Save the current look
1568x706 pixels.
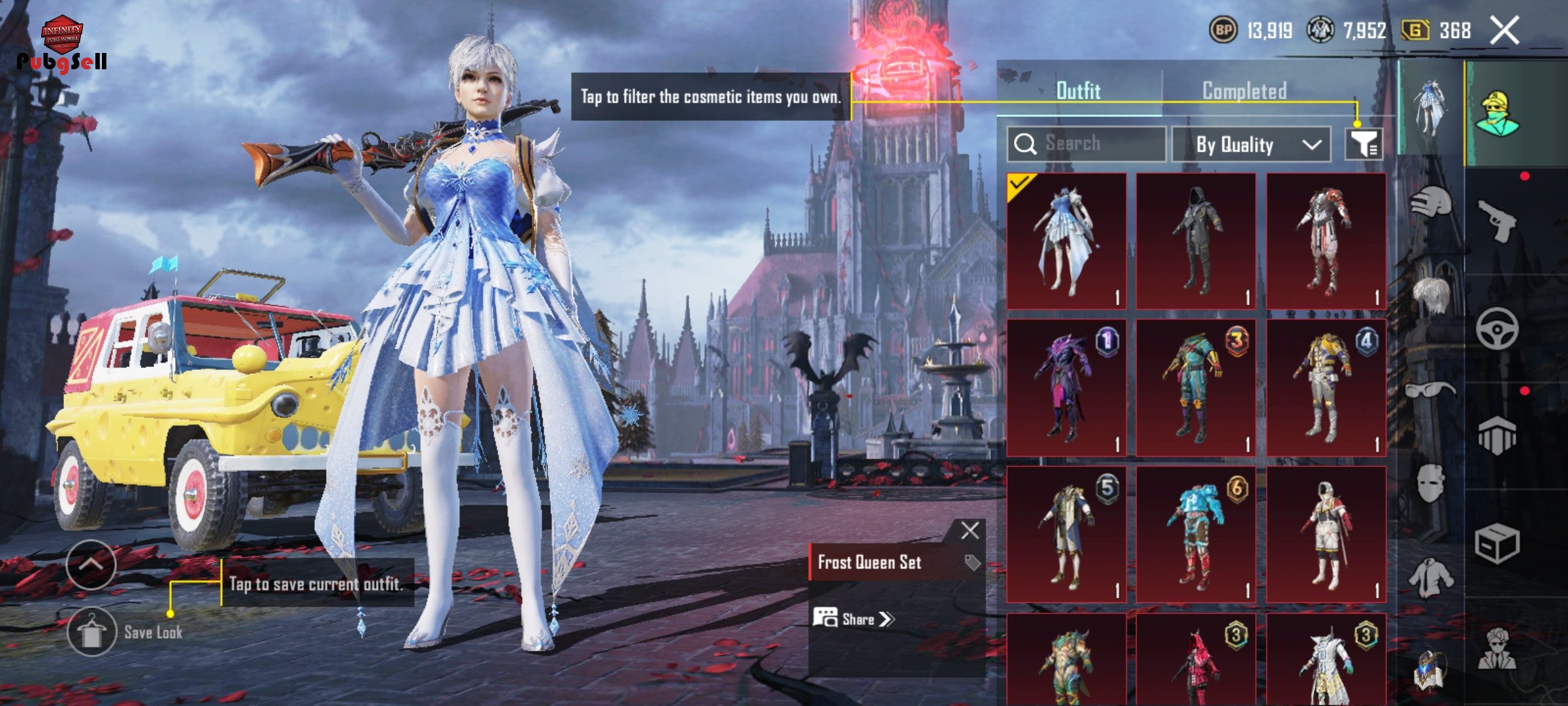[x=92, y=632]
